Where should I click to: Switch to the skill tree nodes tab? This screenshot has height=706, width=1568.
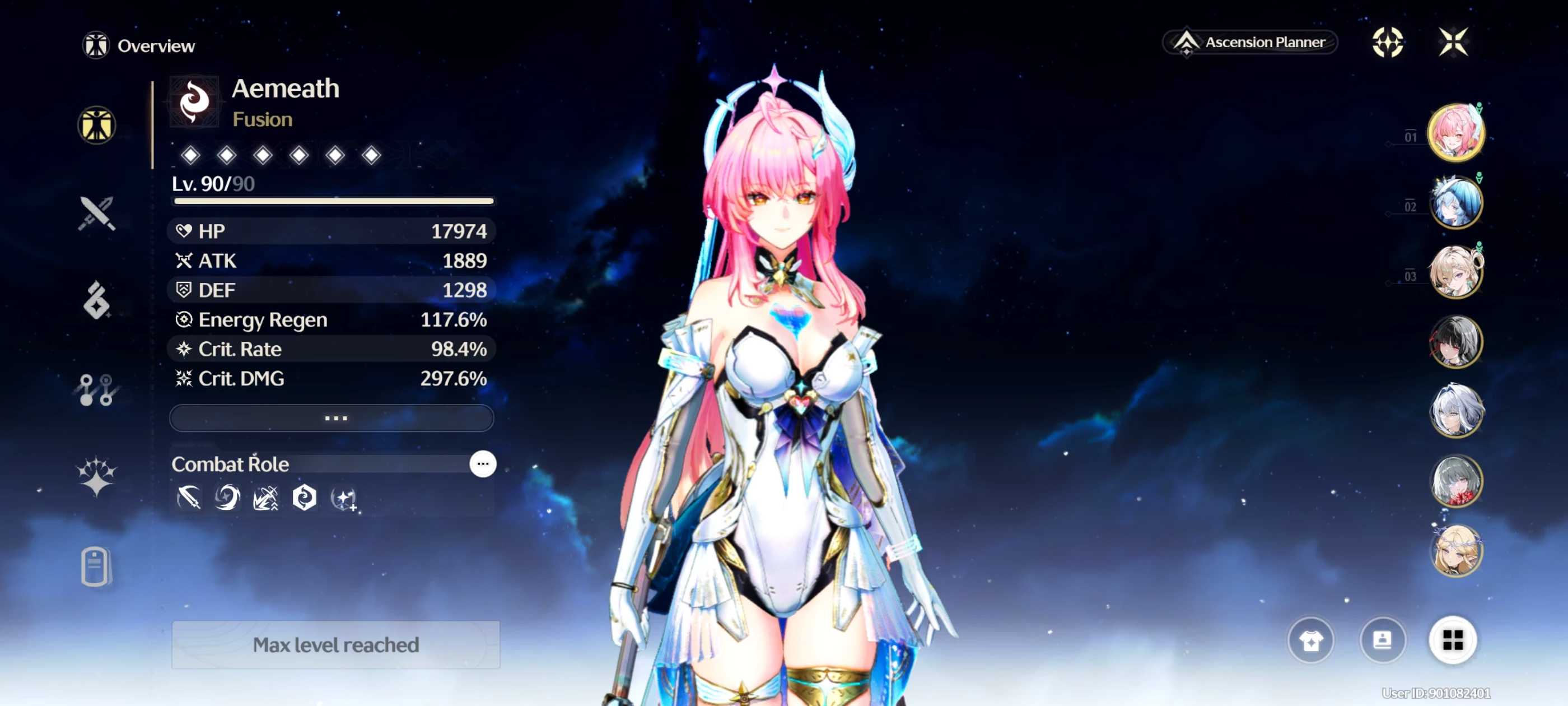pos(96,389)
